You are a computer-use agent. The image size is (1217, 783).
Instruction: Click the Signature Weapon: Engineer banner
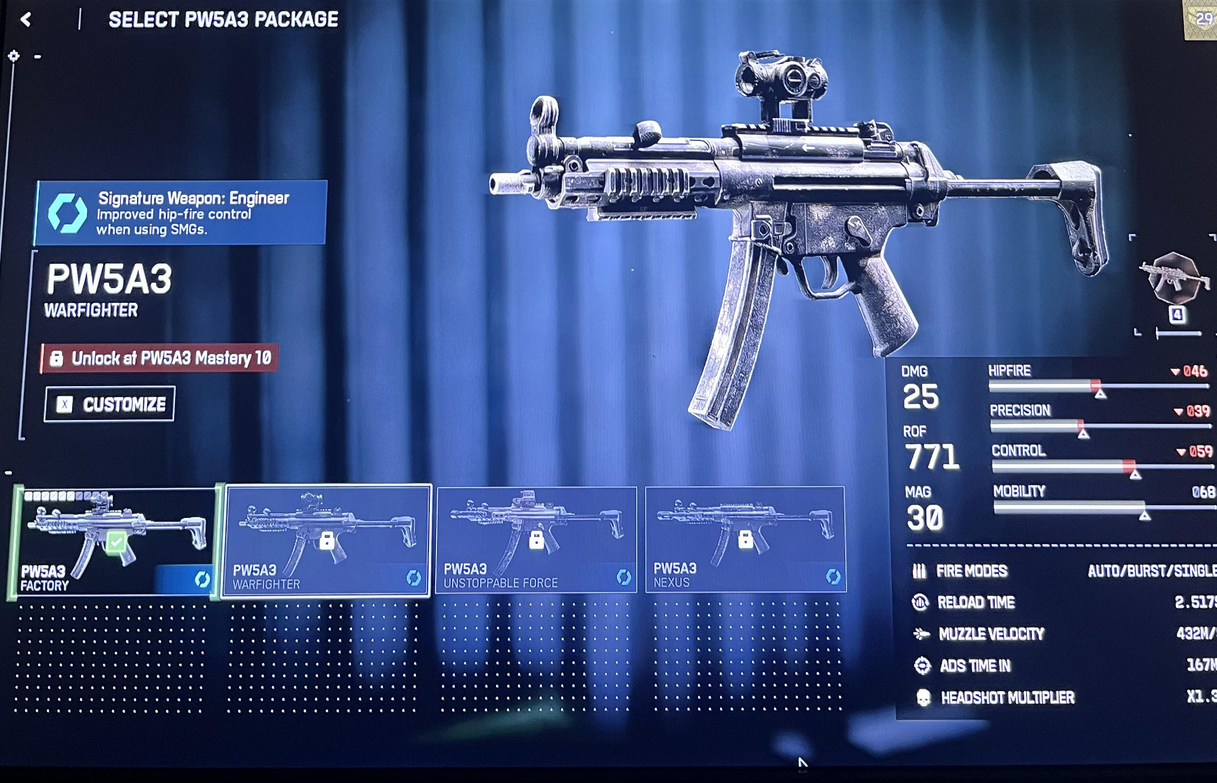click(181, 213)
